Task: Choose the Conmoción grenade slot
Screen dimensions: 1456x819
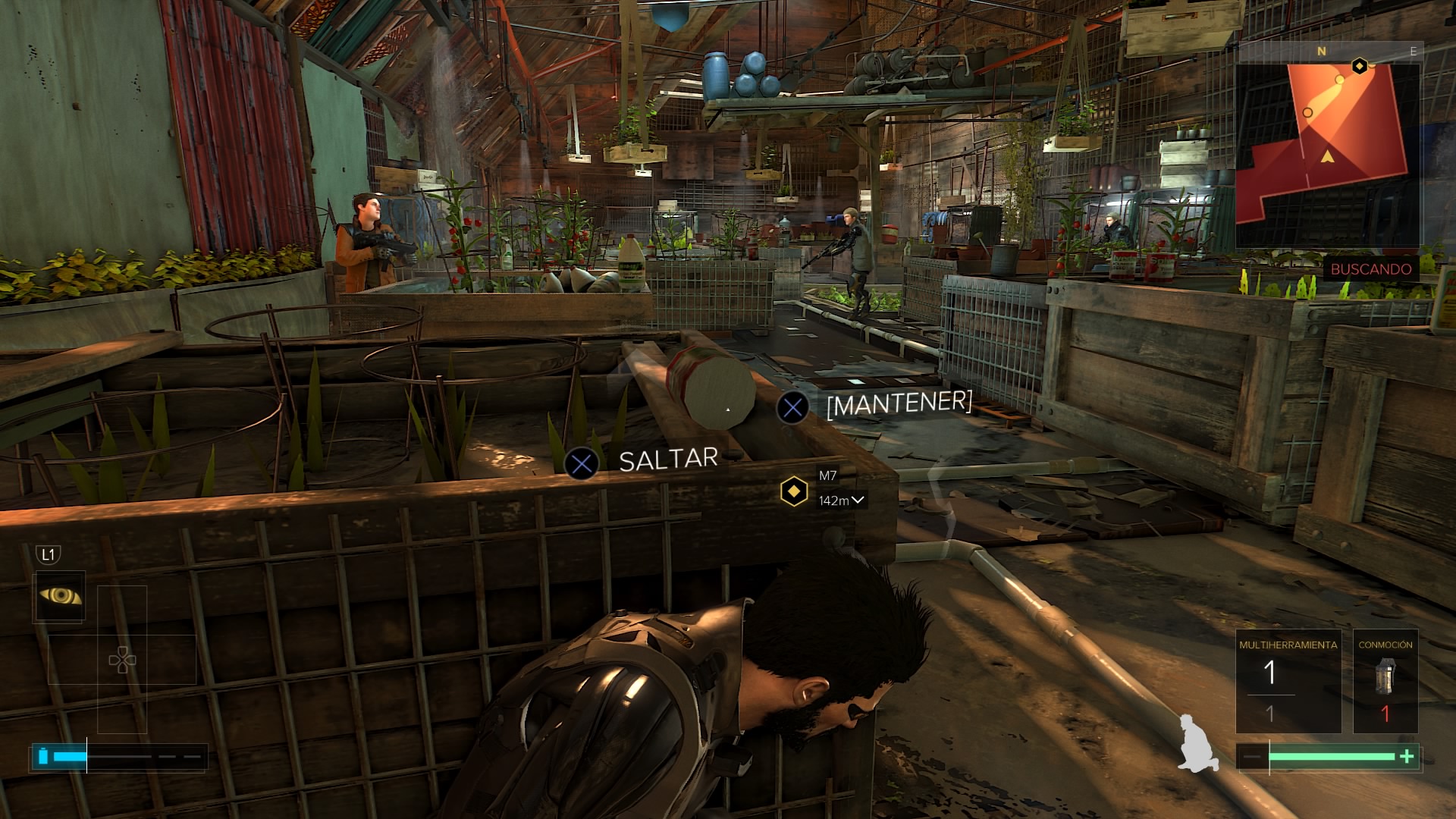Action: [x=1385, y=681]
